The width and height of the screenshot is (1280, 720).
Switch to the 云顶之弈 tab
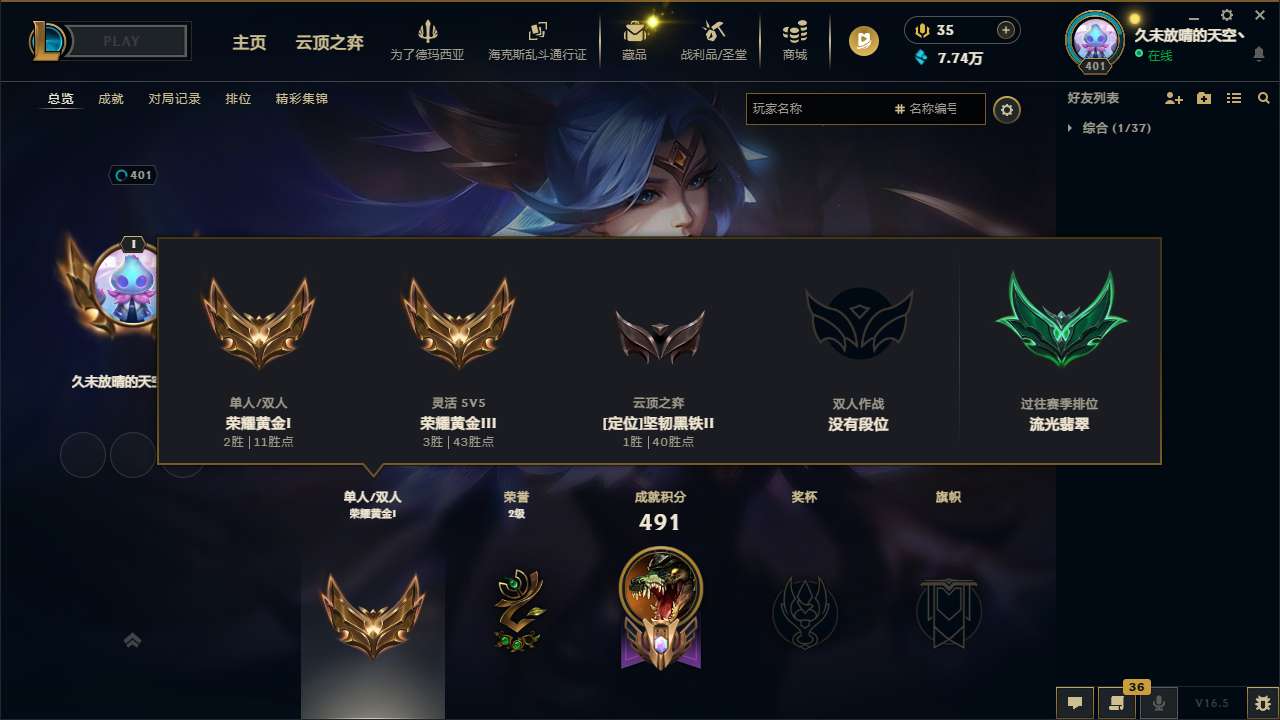point(328,44)
